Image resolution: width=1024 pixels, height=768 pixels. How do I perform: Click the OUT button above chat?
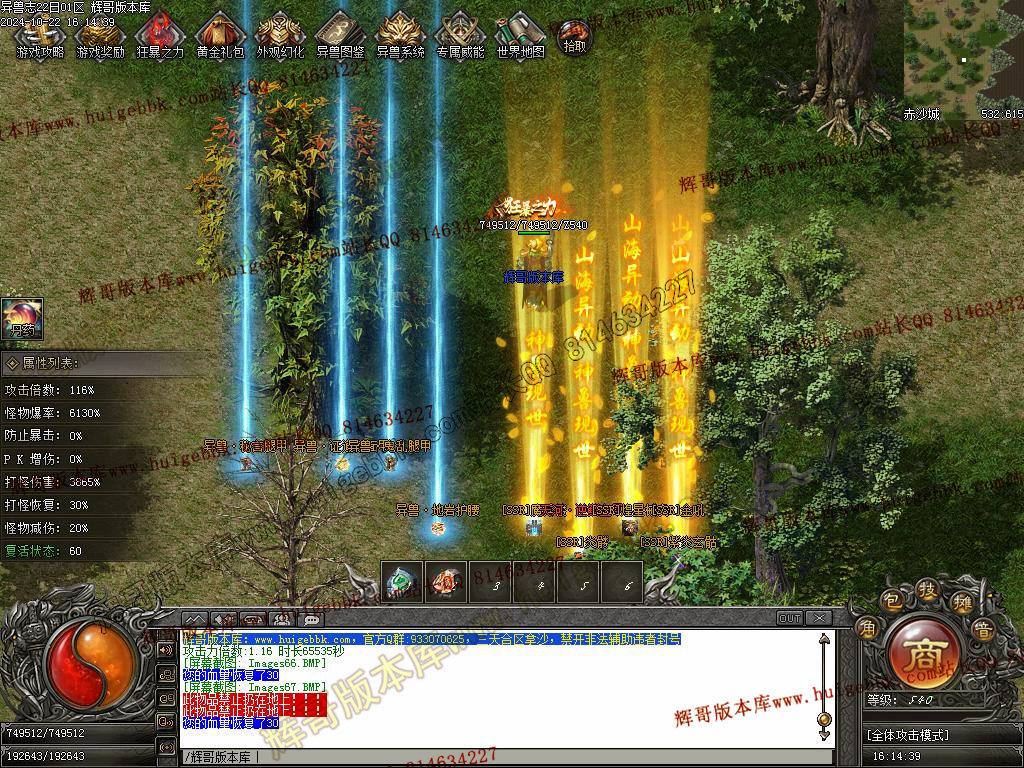790,618
